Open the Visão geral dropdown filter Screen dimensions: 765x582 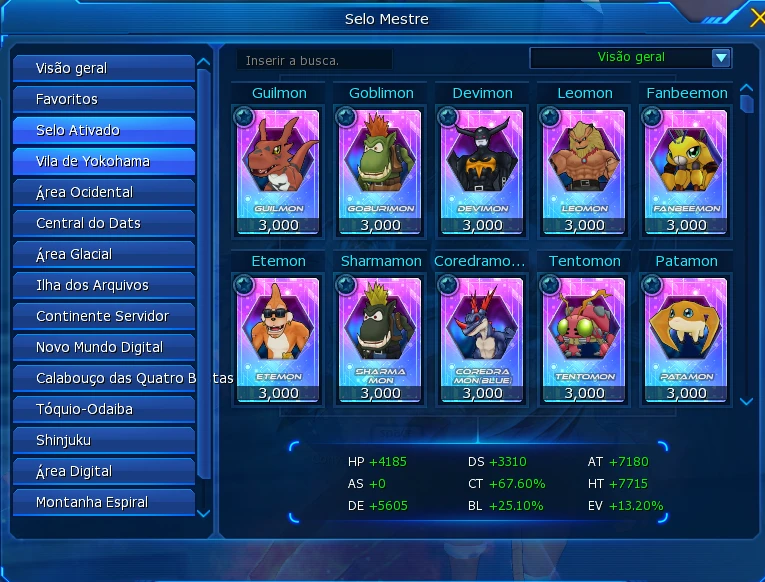pos(721,58)
